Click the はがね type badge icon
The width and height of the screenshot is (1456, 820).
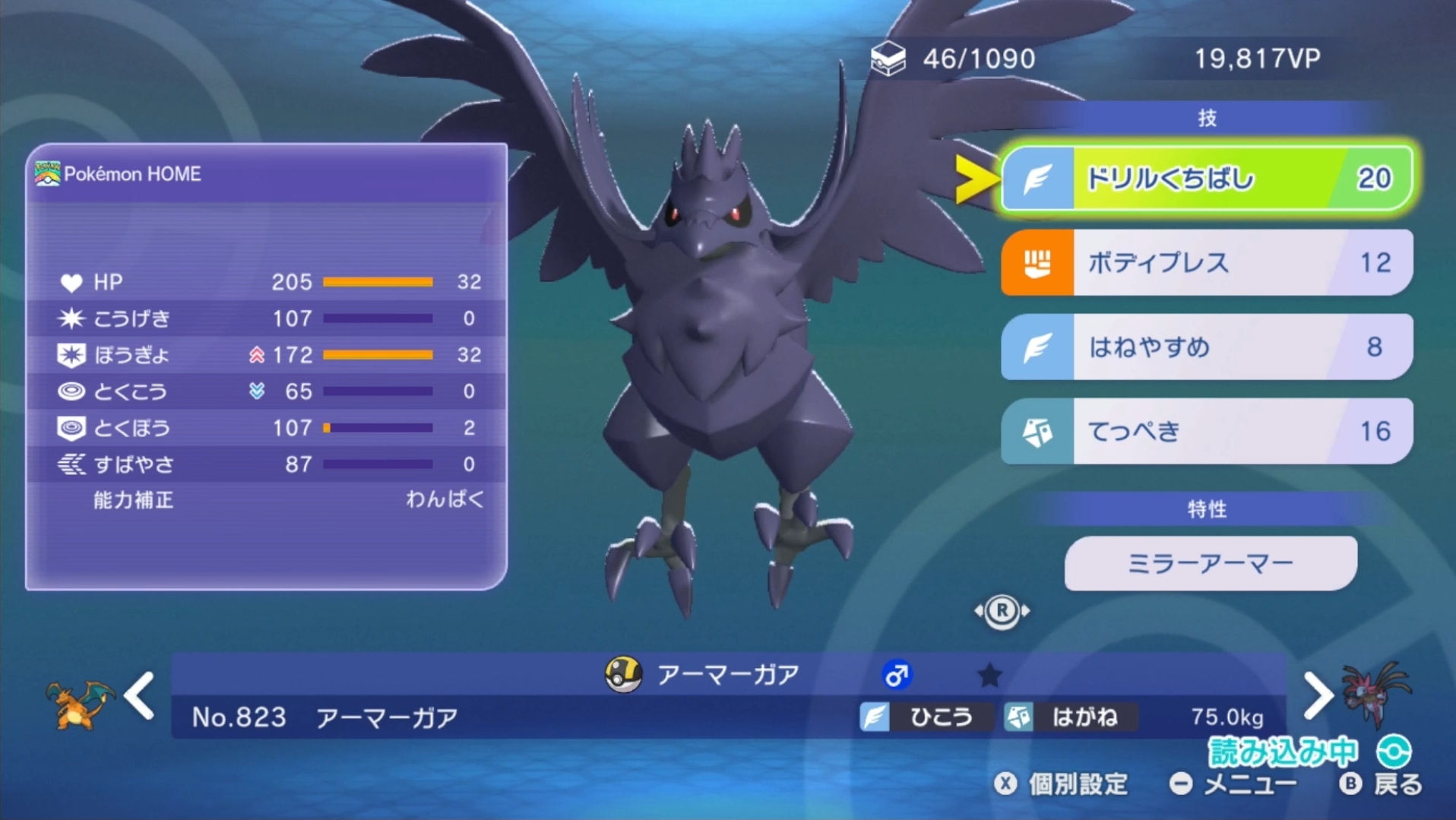(1021, 716)
